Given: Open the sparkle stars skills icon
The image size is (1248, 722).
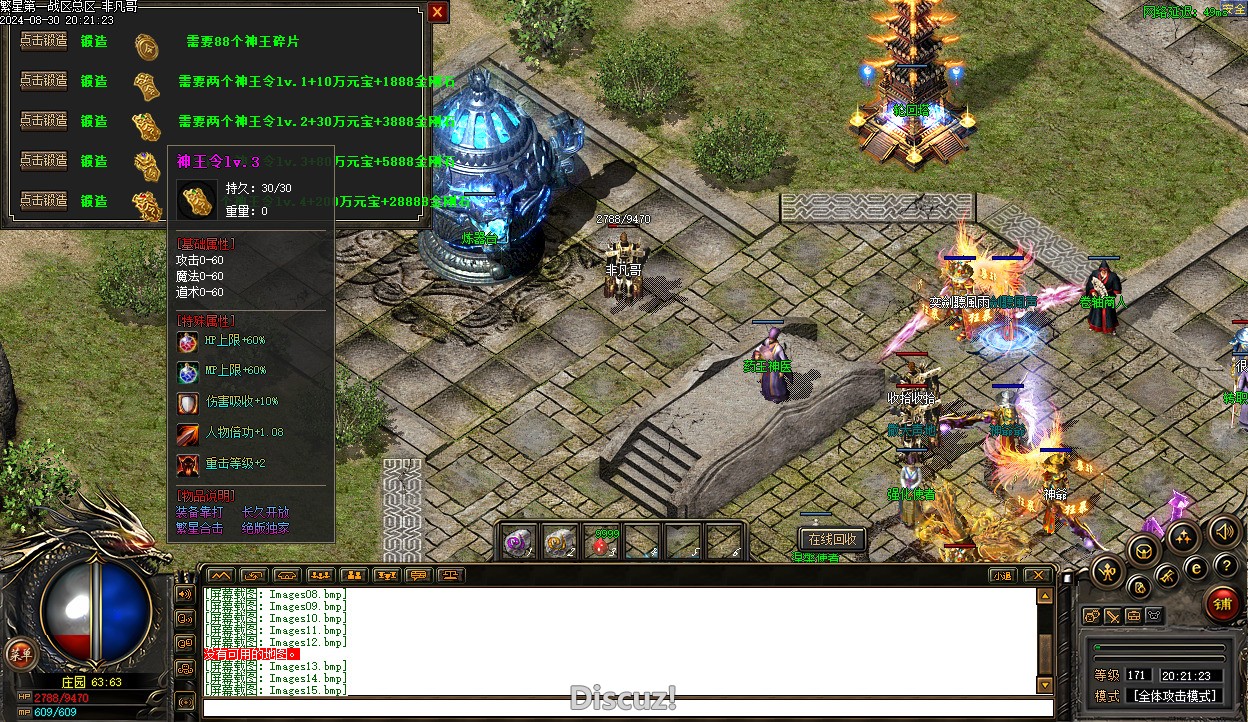Looking at the screenshot, I should pyautogui.click(x=1183, y=537).
